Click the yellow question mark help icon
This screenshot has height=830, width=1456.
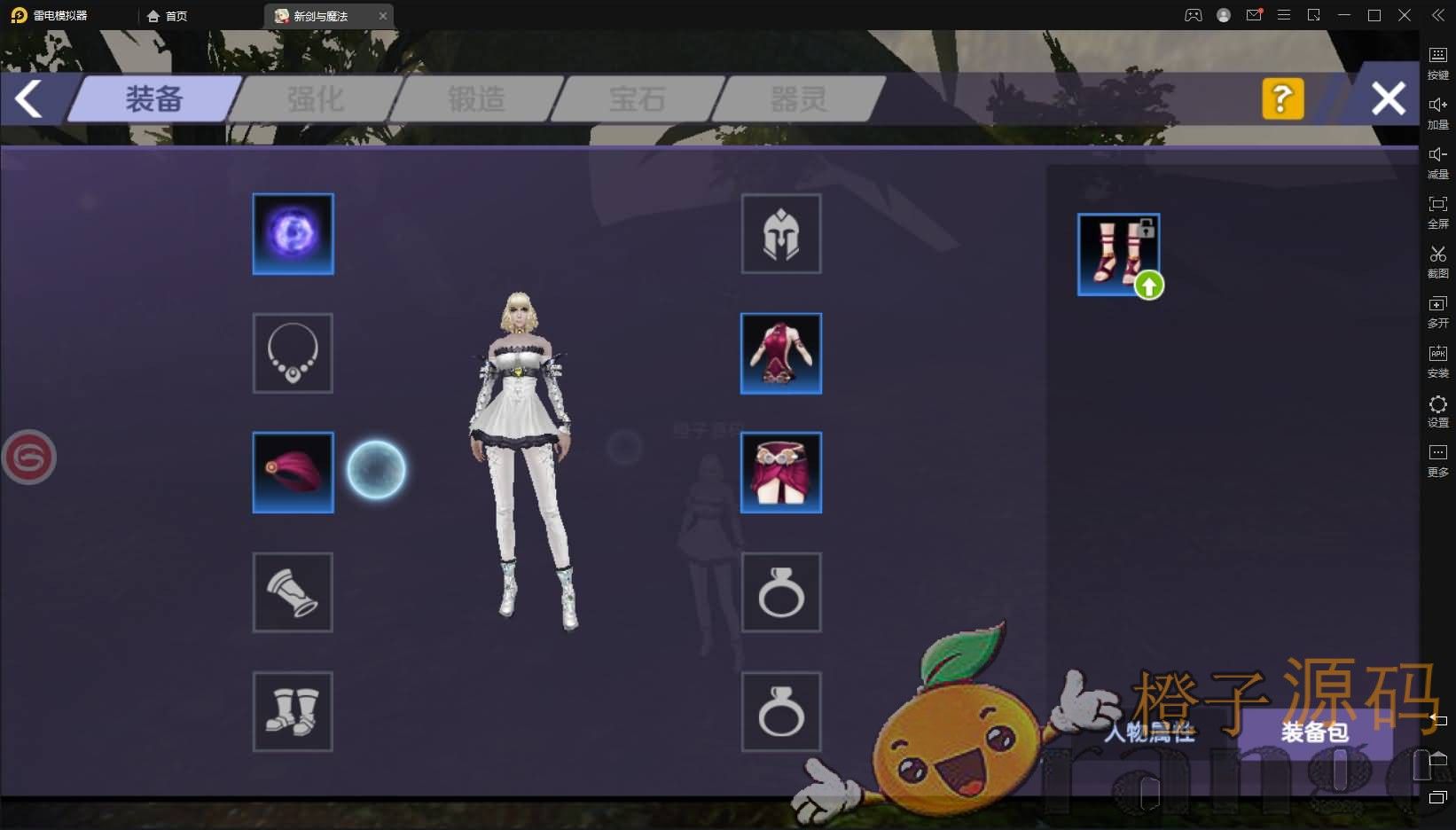point(1283,99)
